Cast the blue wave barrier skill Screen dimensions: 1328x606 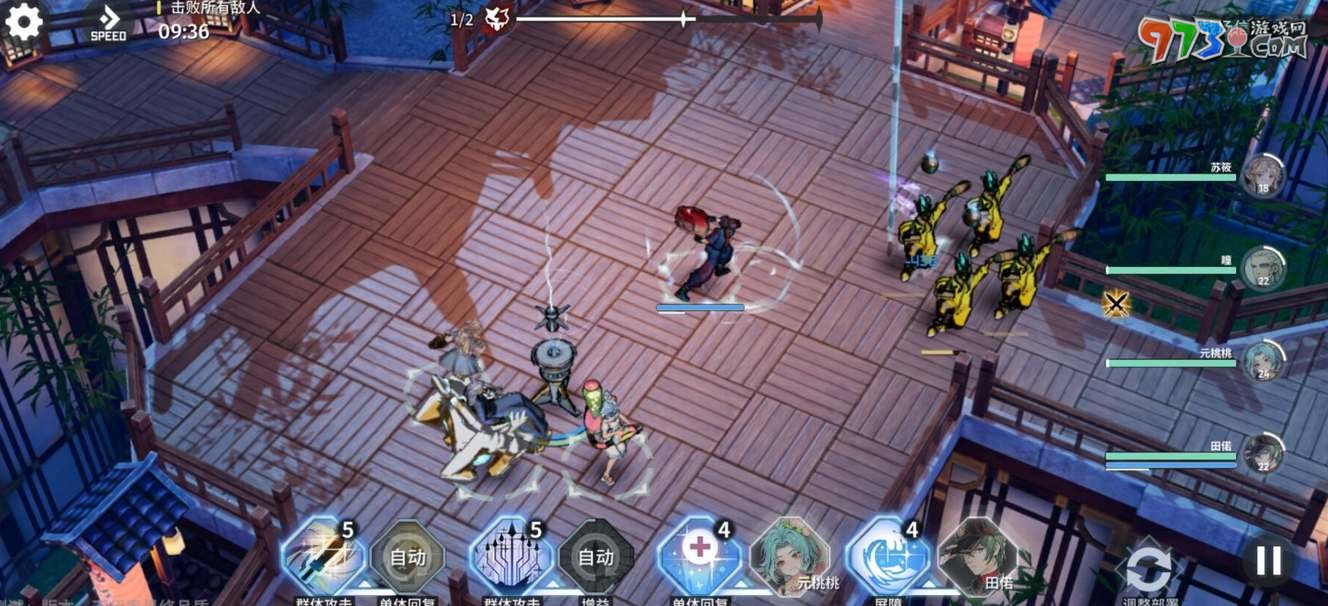coord(887,557)
